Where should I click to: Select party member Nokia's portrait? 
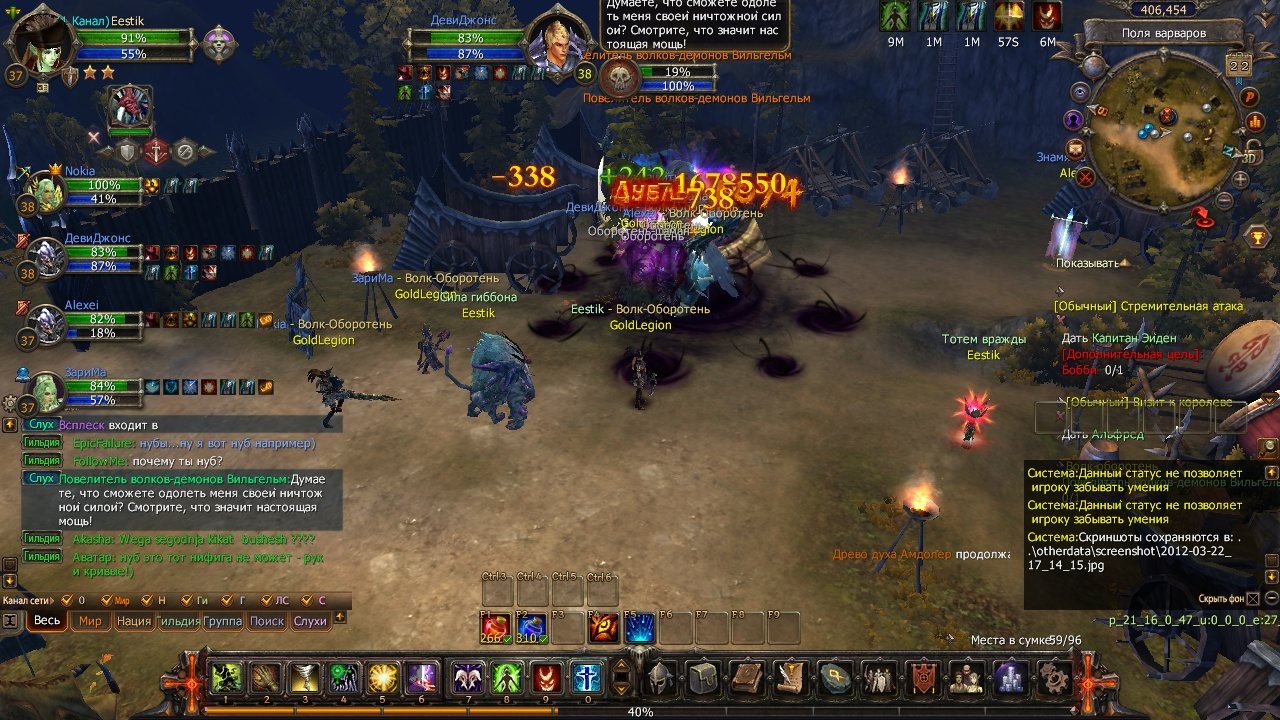pos(45,189)
